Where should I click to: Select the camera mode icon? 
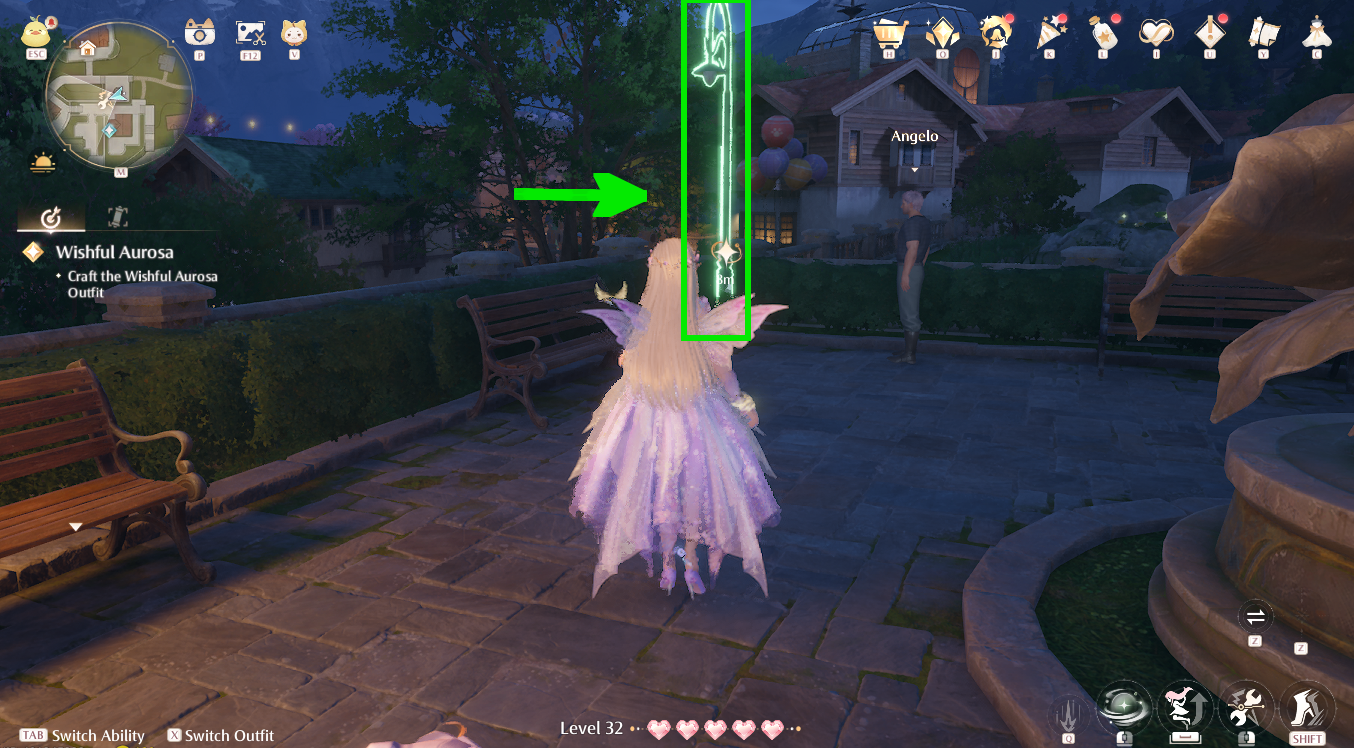(199, 30)
